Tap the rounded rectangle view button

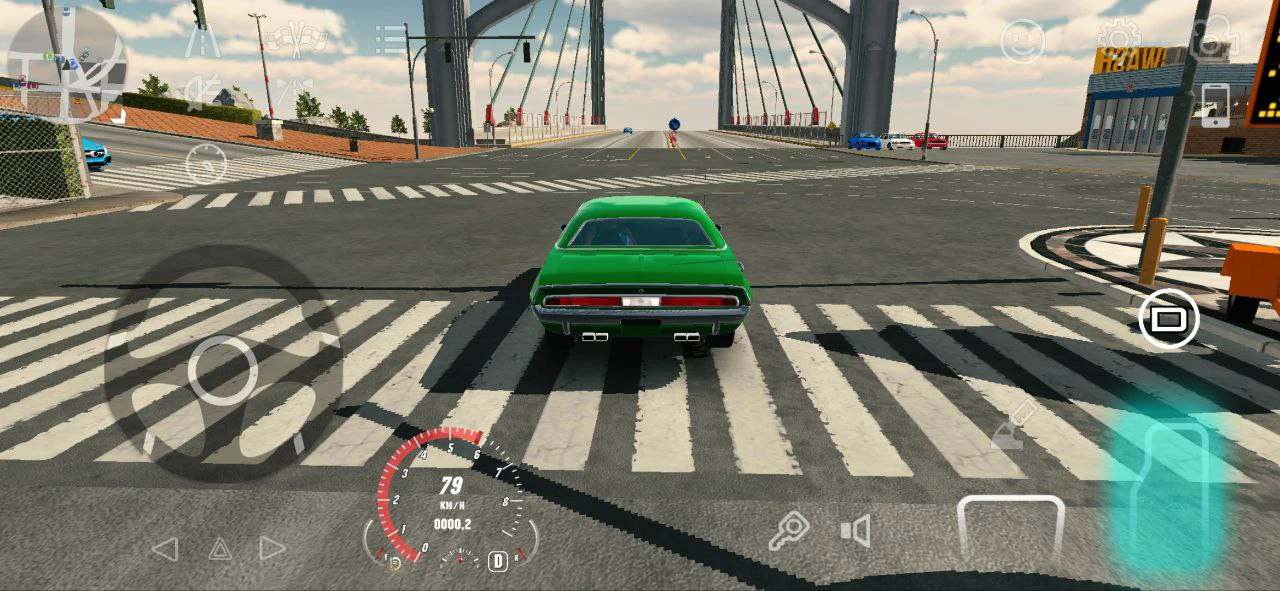(x=1168, y=319)
